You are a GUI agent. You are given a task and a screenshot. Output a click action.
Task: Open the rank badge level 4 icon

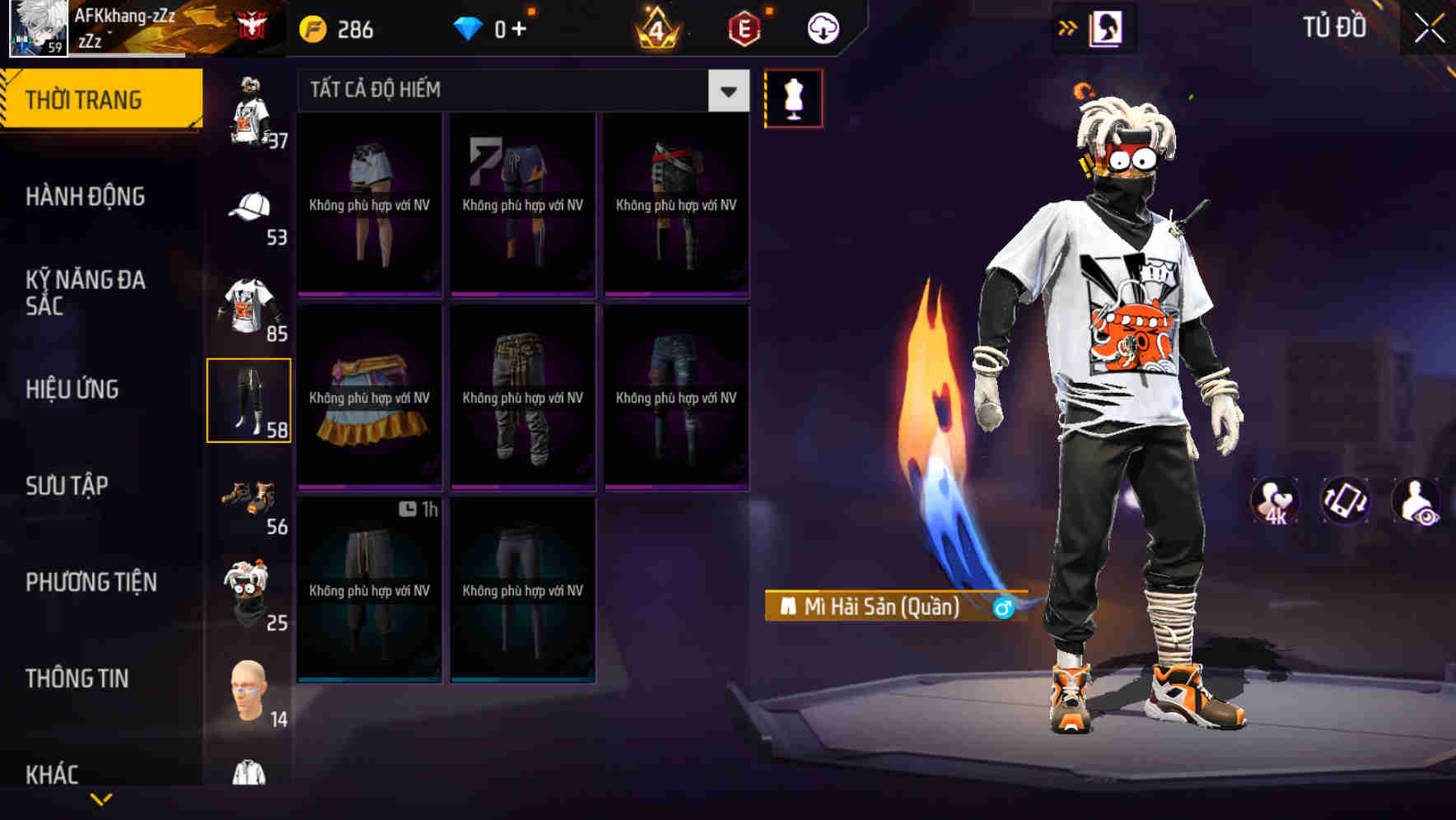655,27
